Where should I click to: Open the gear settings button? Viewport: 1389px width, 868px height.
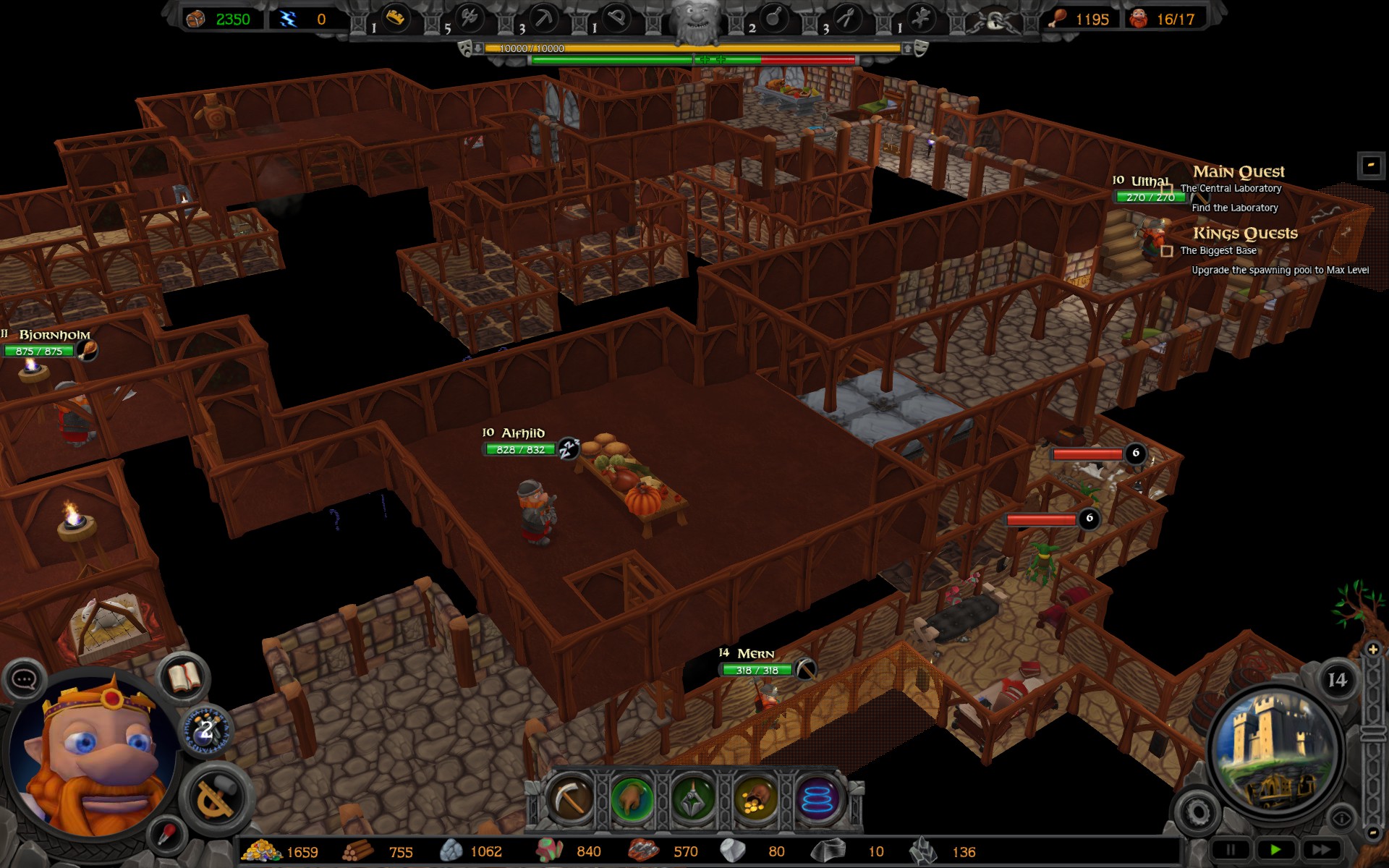(1197, 812)
